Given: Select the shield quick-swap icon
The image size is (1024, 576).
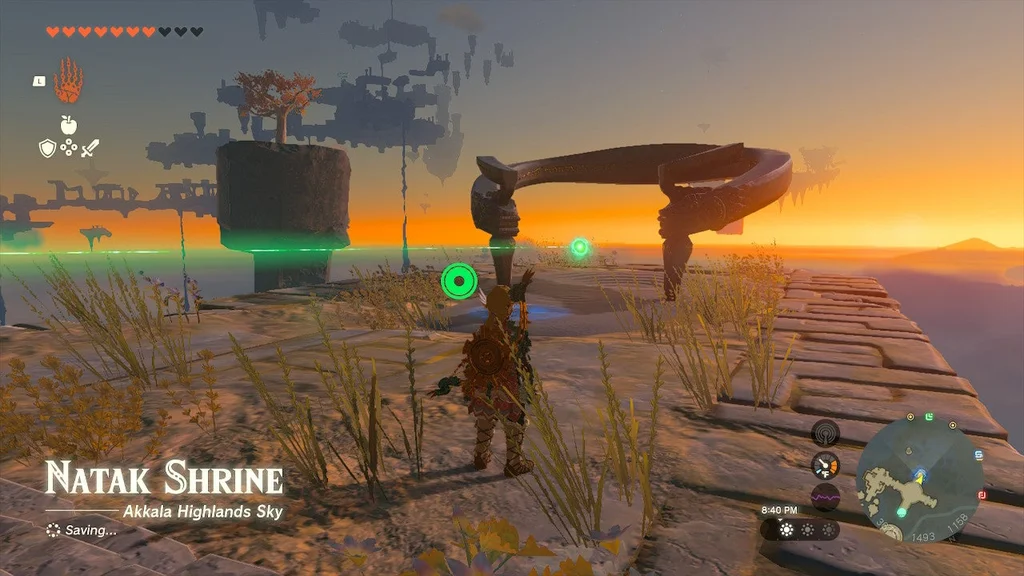Looking at the screenshot, I should pos(46,149).
